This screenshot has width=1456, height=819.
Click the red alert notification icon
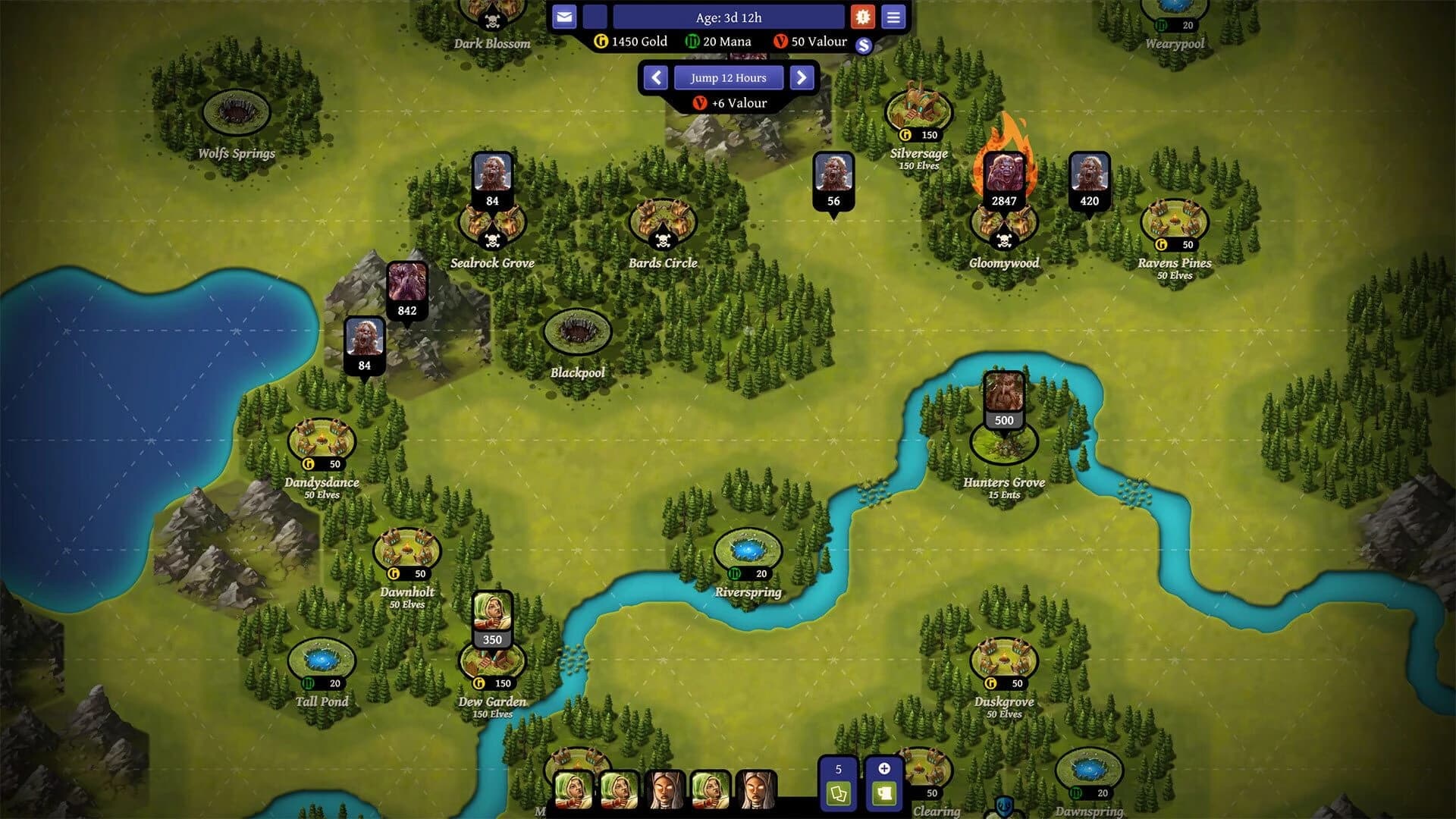tap(864, 17)
